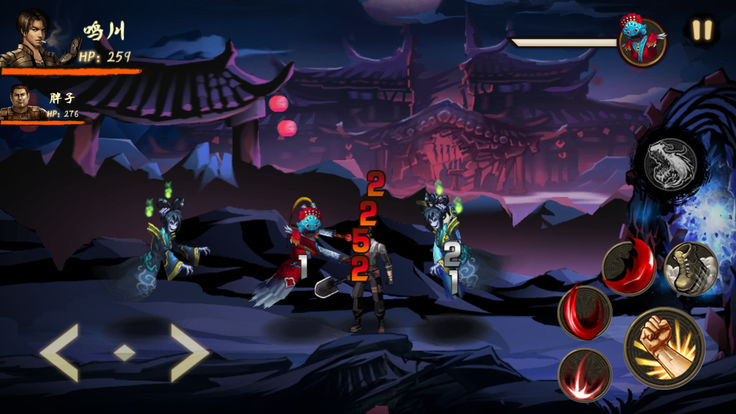Pause the game
This screenshot has width=736, height=414.
701,30
